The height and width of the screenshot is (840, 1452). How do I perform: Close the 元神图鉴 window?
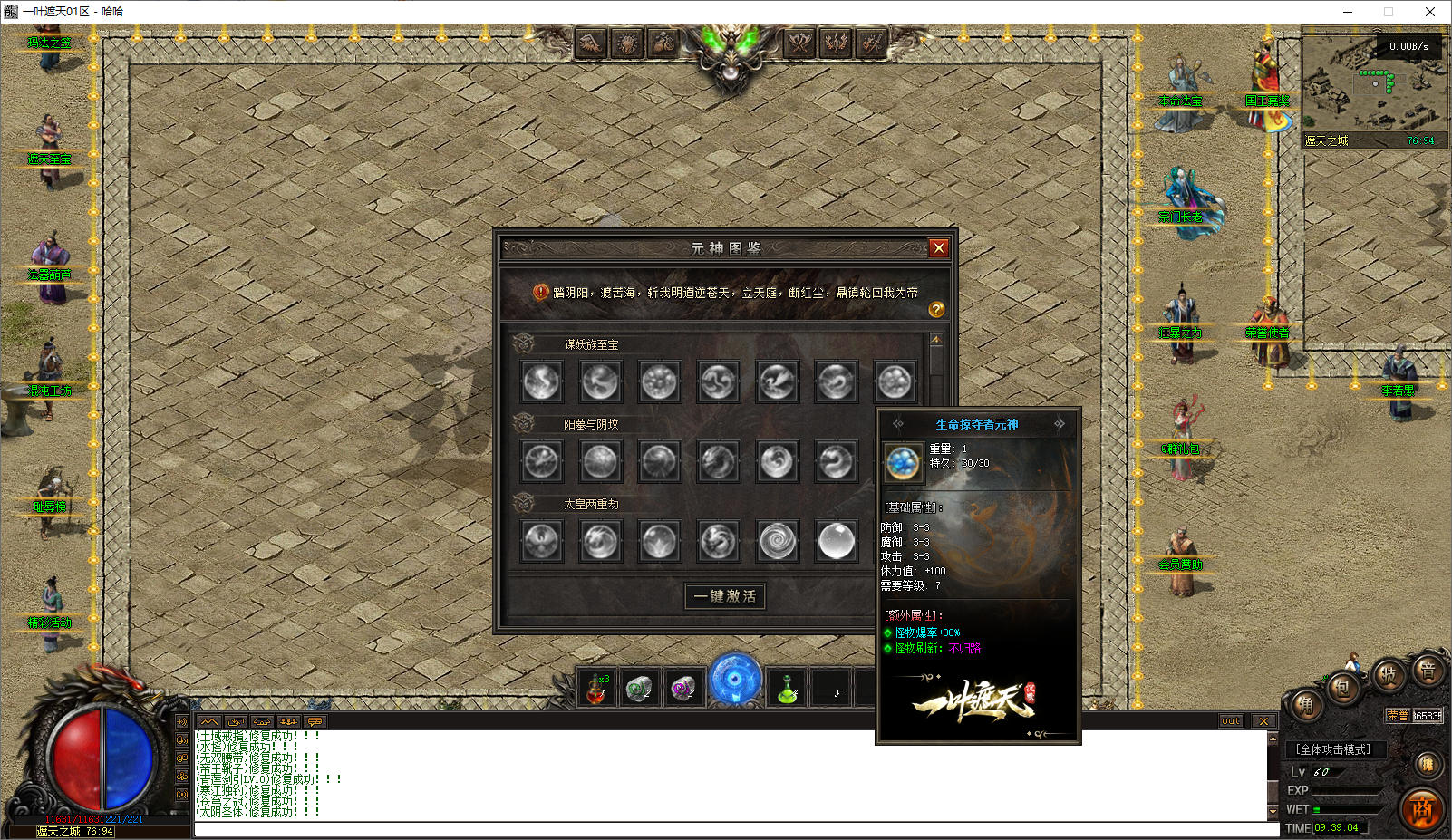[938, 247]
